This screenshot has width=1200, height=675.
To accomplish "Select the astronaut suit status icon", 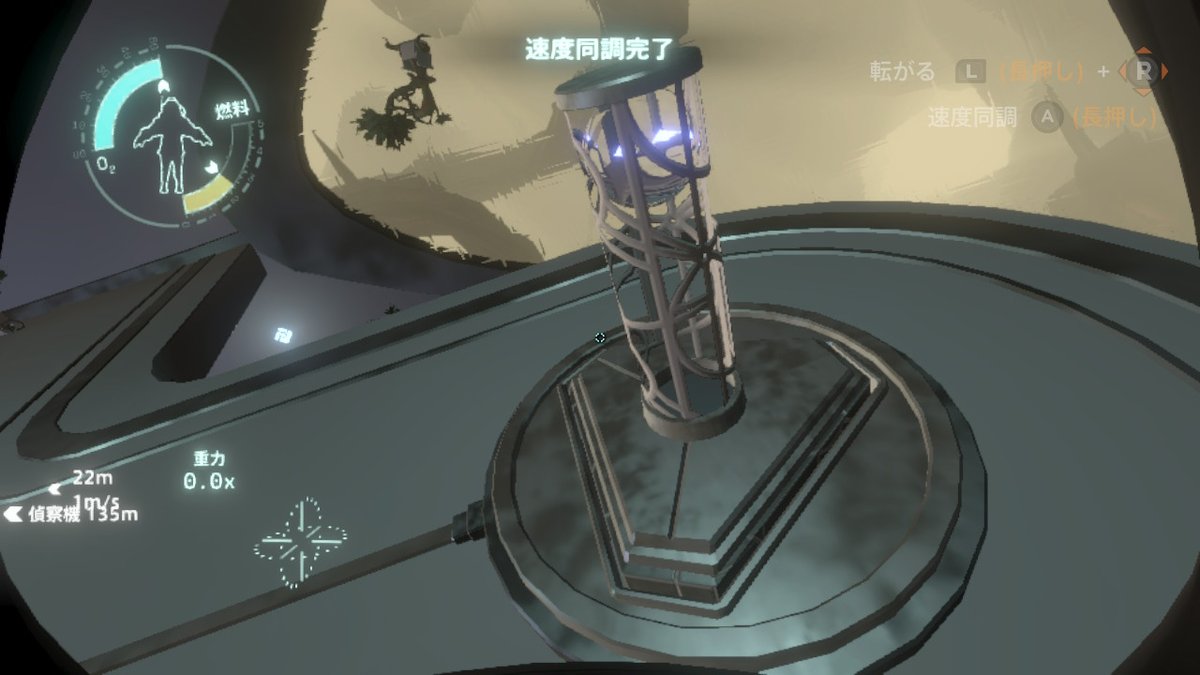I will pos(171,141).
